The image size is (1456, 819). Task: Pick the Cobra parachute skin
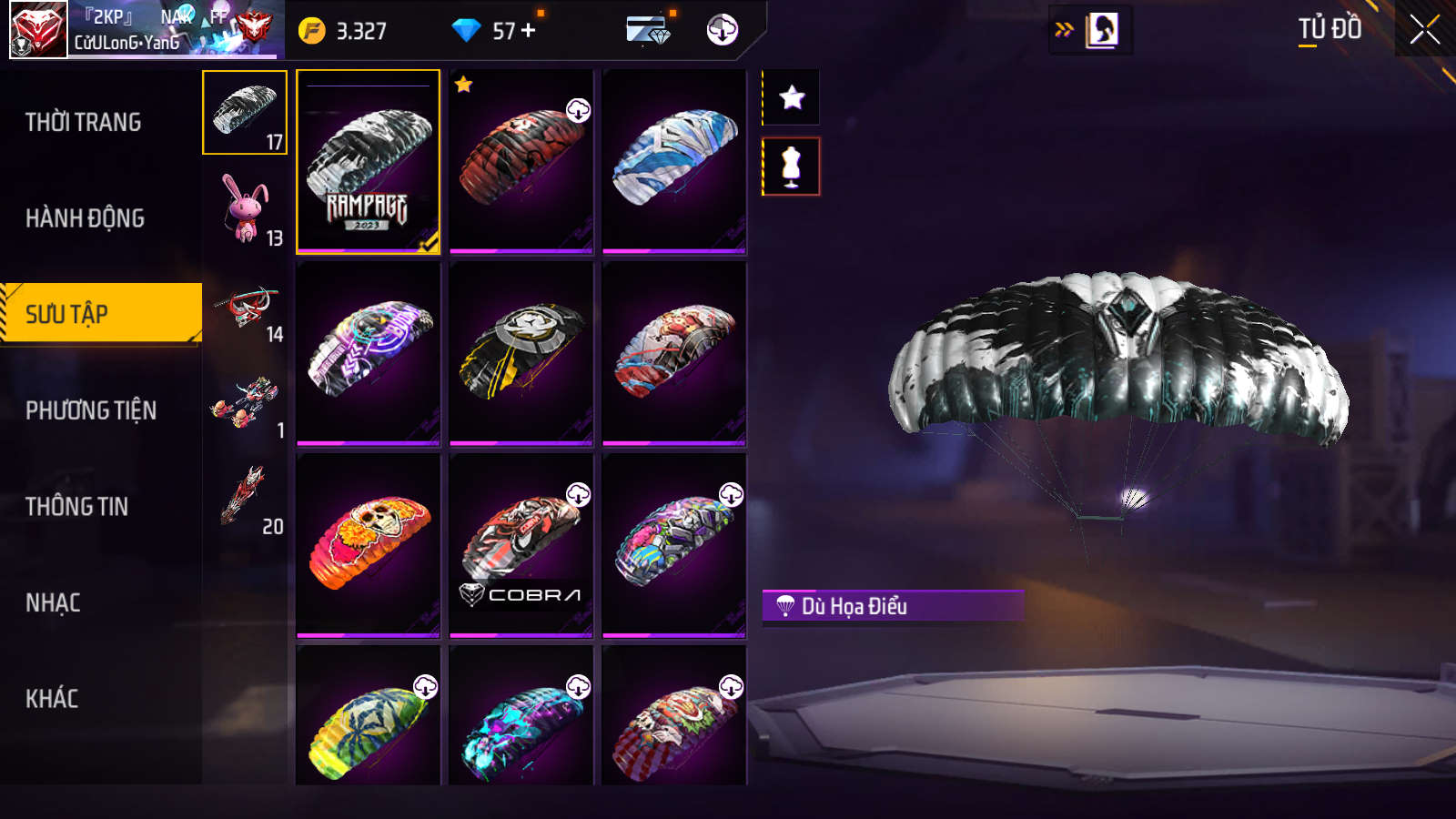click(x=521, y=546)
